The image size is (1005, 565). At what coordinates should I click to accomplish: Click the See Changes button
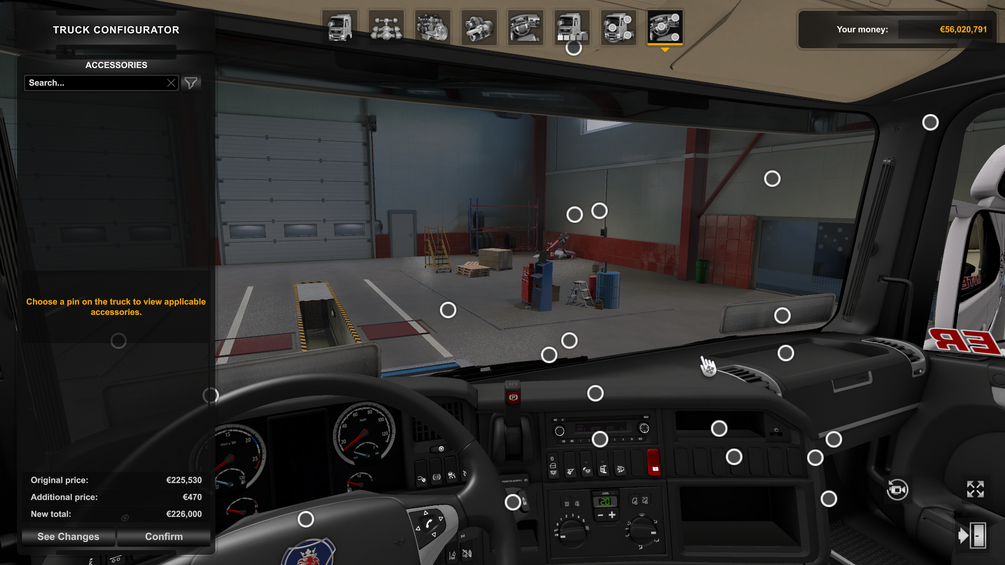[68, 537]
